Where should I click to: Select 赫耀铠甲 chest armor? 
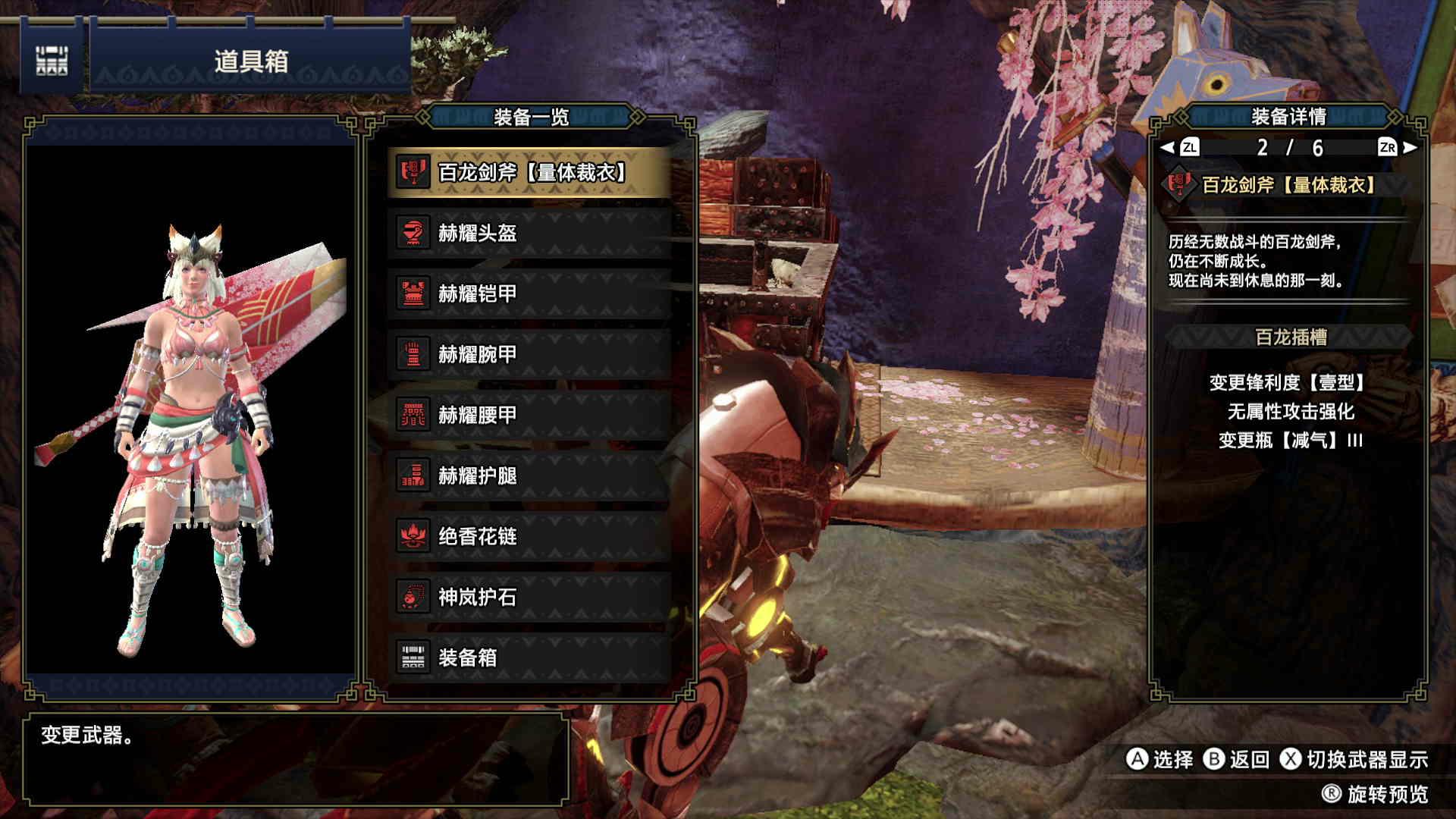529,294
